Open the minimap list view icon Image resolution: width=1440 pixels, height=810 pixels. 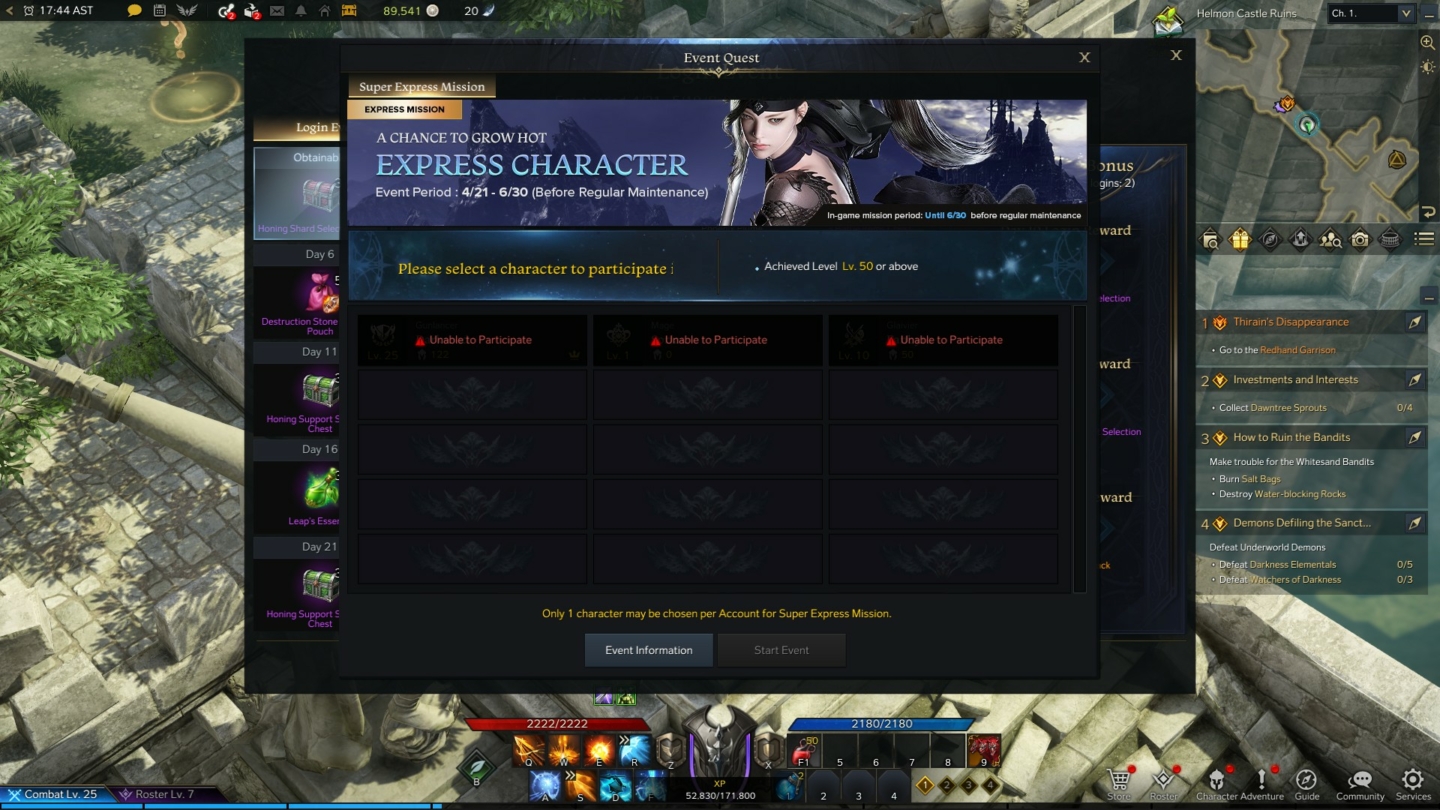[1424, 238]
